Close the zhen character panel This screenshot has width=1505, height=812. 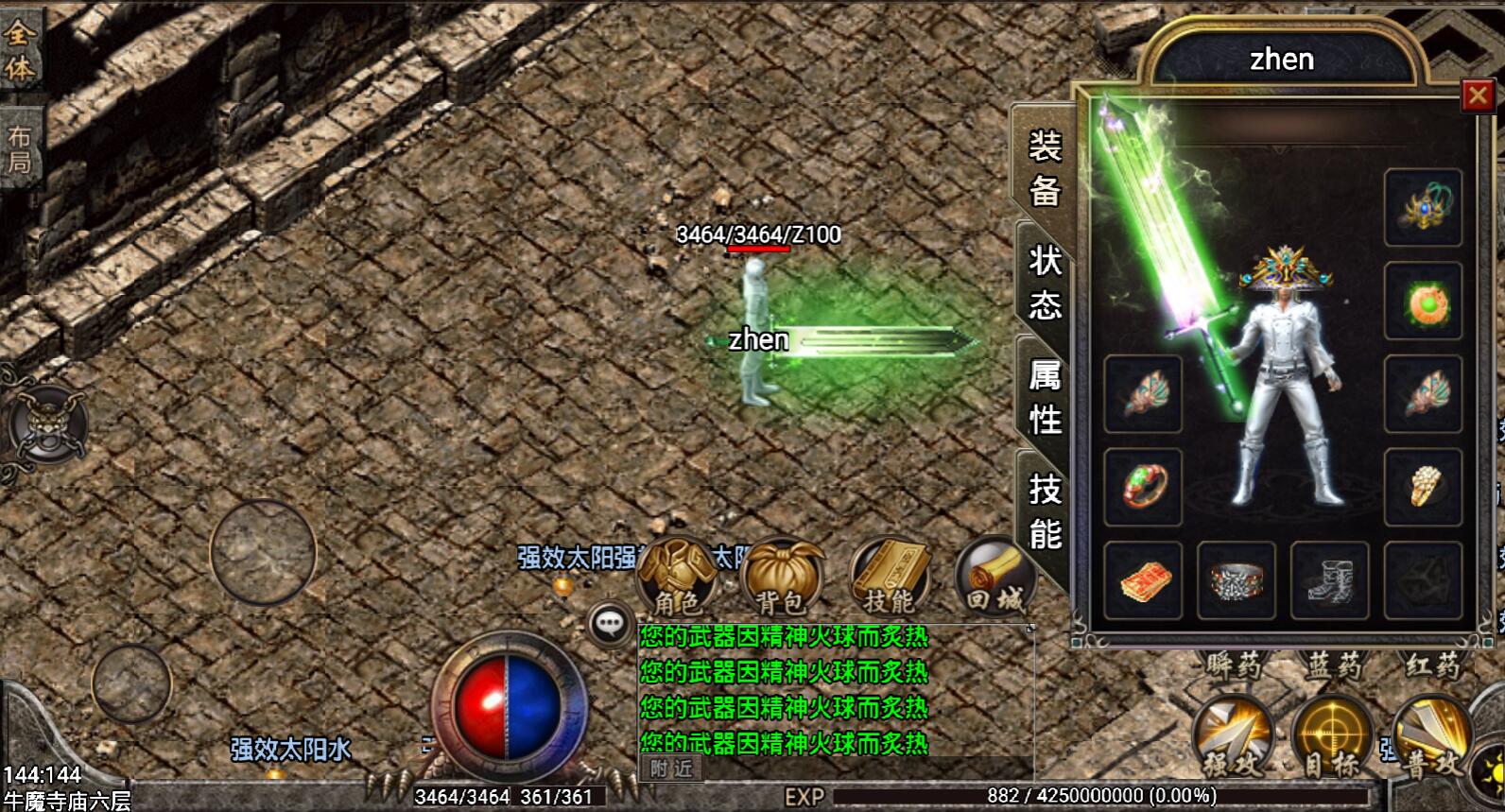pyautogui.click(x=1478, y=95)
